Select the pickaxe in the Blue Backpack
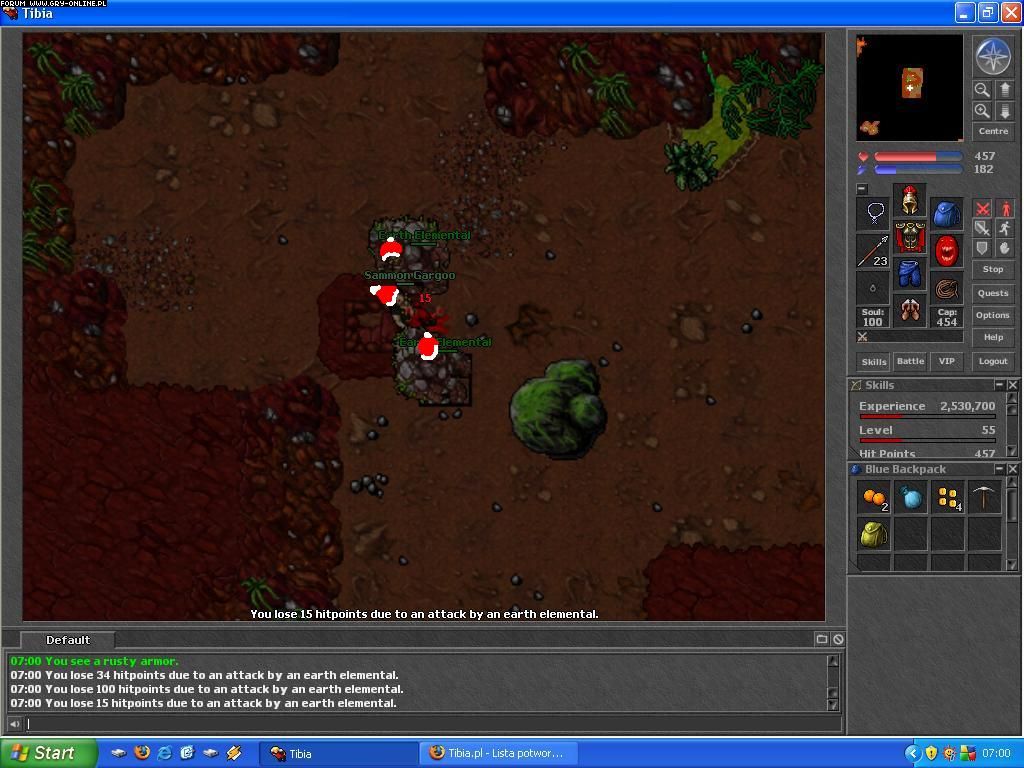The image size is (1024, 768). click(x=985, y=497)
